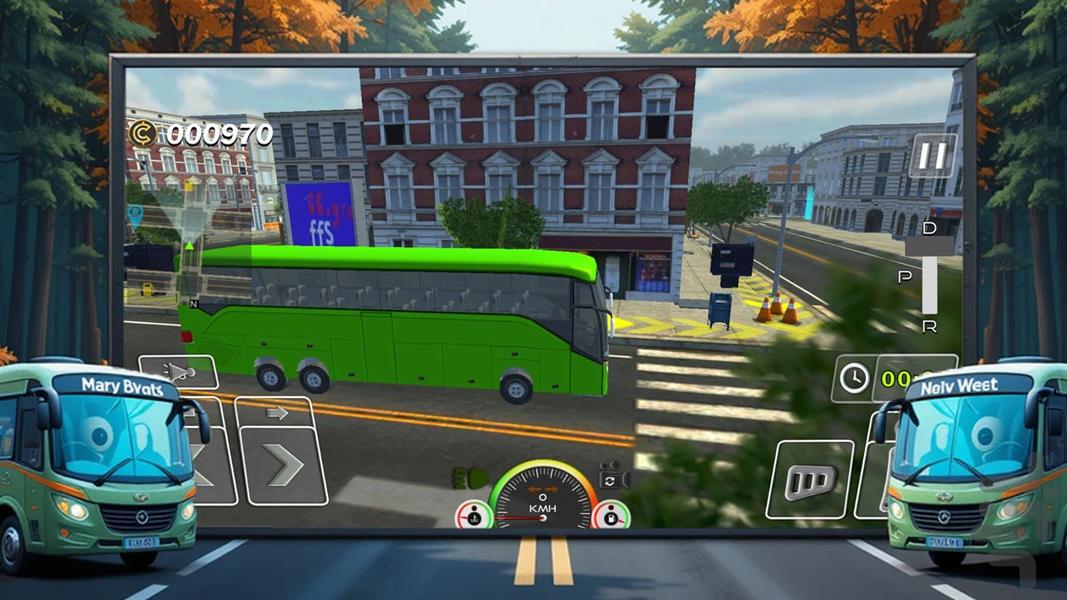The image size is (1067, 600).
Task: Shift the gear selector to R
Action: click(929, 326)
